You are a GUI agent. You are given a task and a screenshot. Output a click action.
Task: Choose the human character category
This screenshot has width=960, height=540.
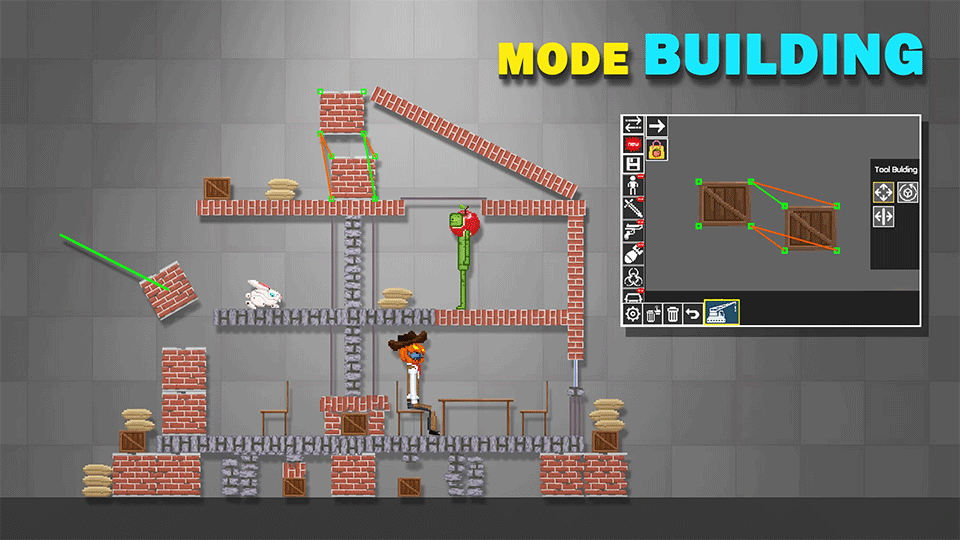point(632,186)
